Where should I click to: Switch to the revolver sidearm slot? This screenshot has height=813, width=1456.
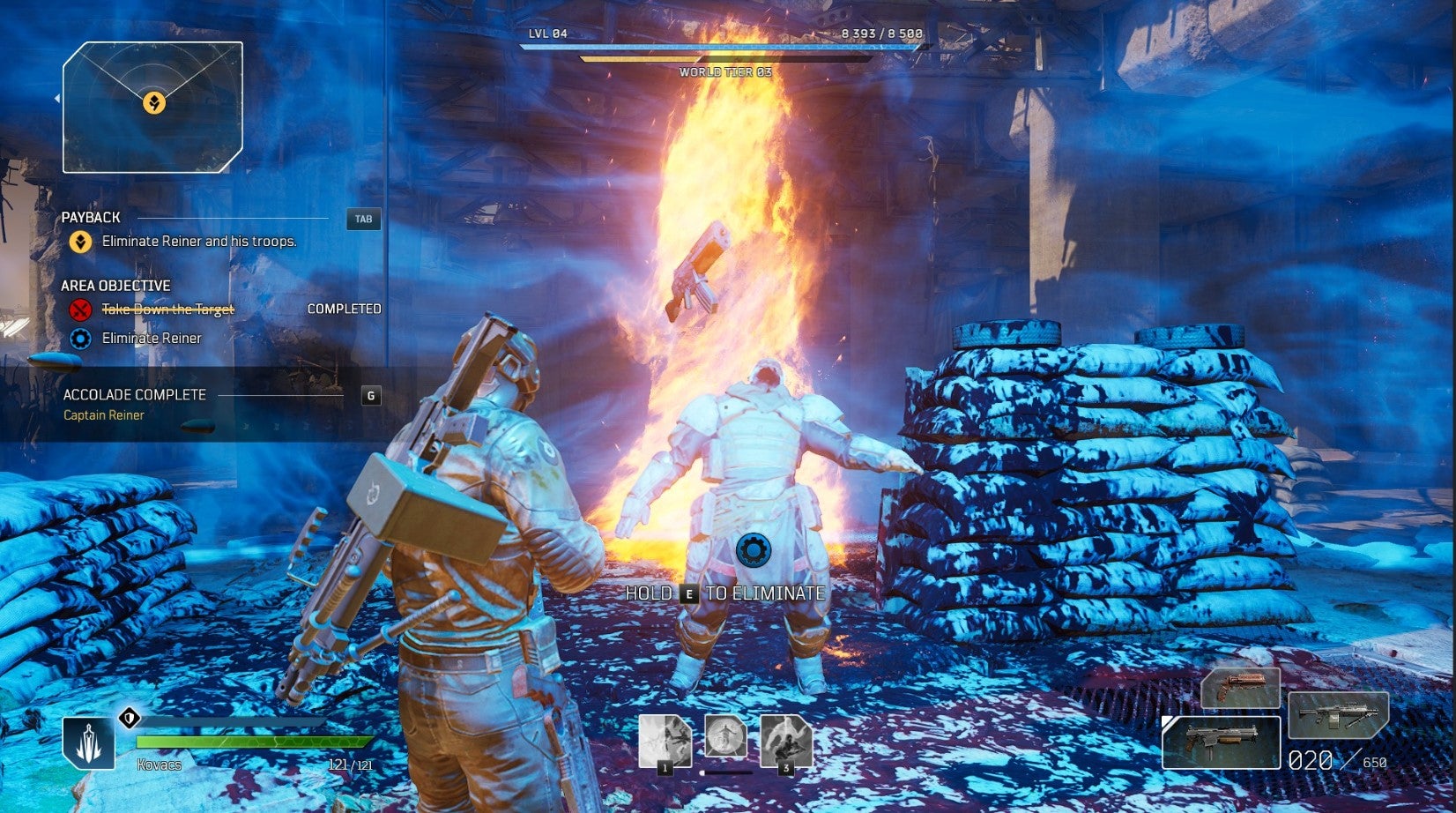(1240, 689)
